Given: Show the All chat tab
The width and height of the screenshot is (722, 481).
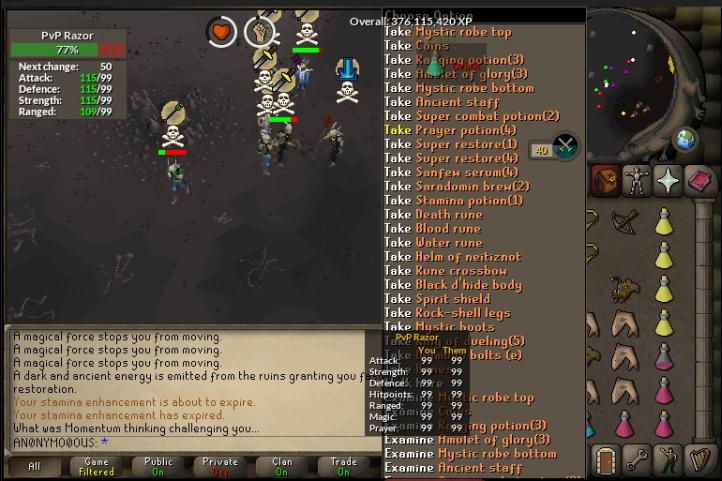Looking at the screenshot, I should tap(34, 466).
